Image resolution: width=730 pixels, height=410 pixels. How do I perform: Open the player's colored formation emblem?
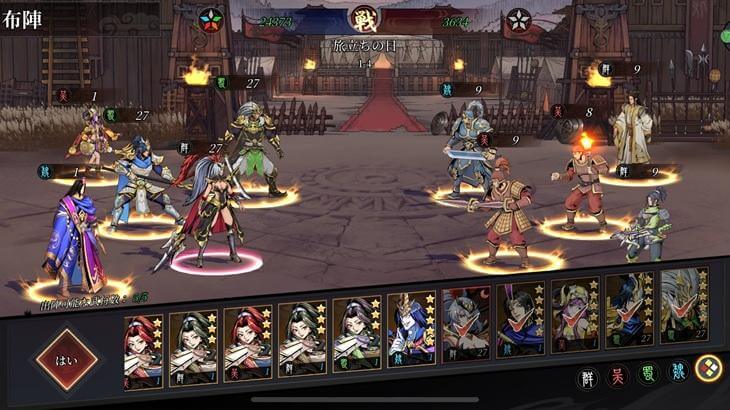click(x=211, y=19)
